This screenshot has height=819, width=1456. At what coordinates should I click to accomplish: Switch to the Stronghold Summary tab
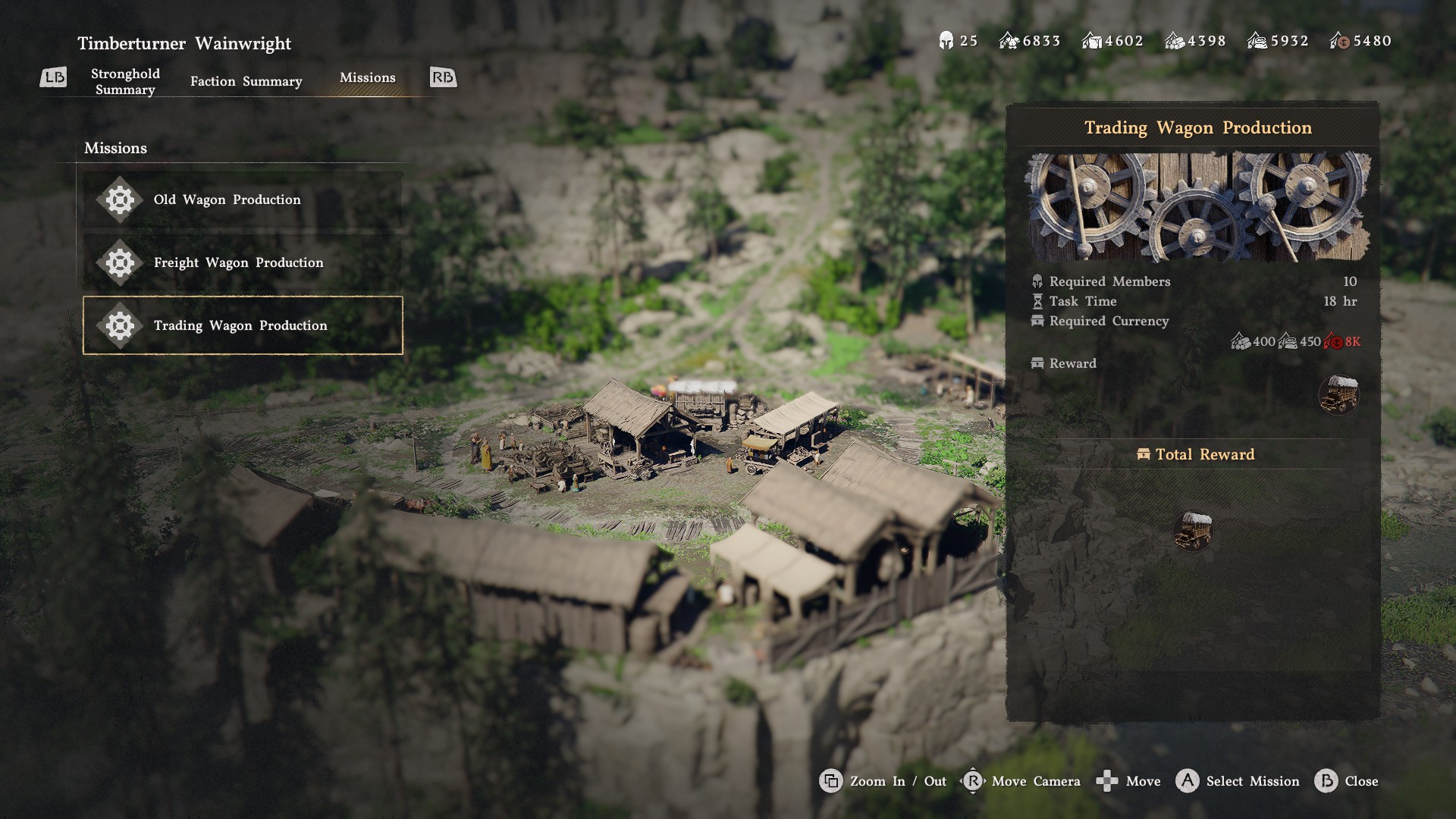pos(126,81)
